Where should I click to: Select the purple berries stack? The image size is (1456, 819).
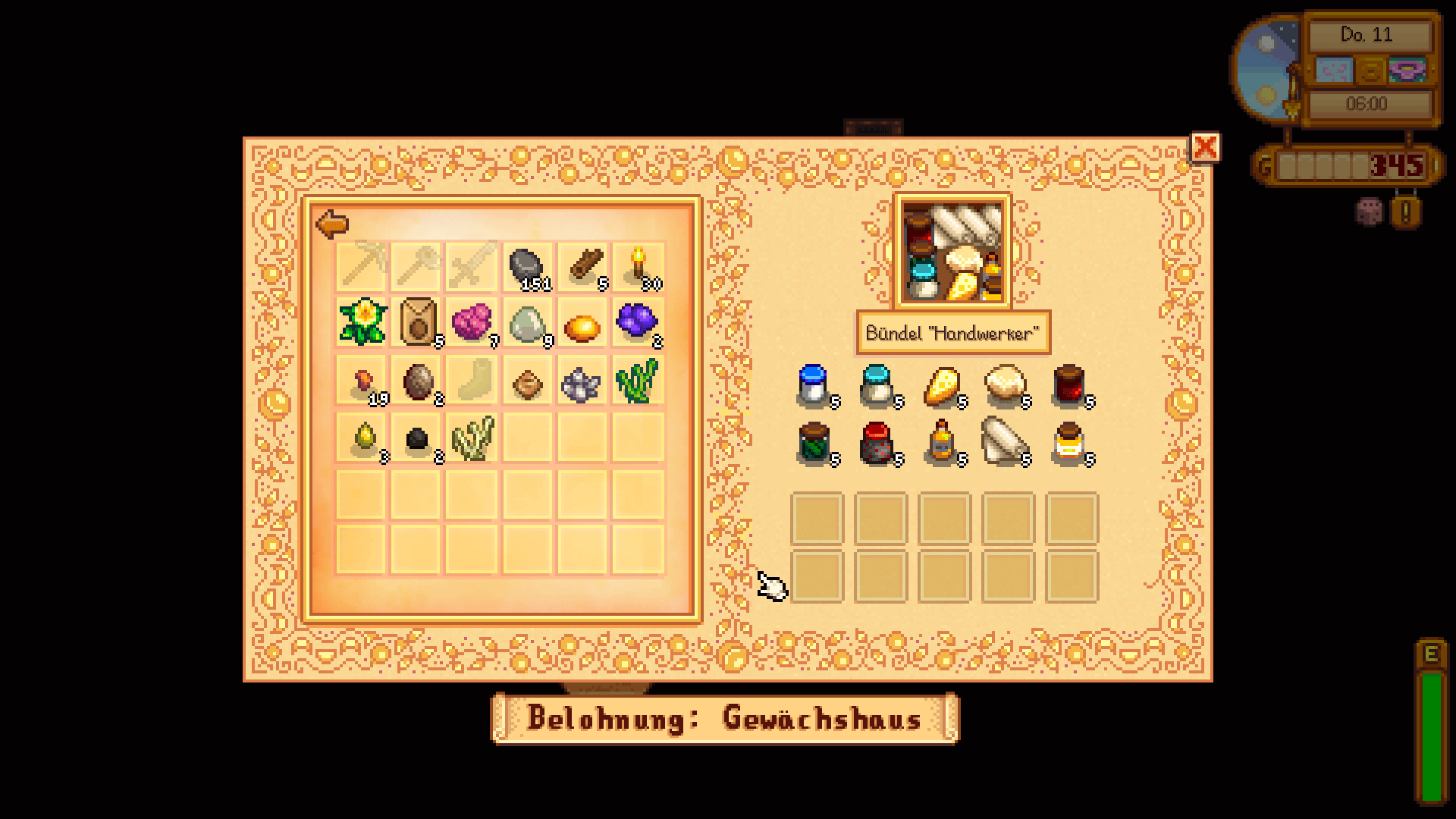638,322
